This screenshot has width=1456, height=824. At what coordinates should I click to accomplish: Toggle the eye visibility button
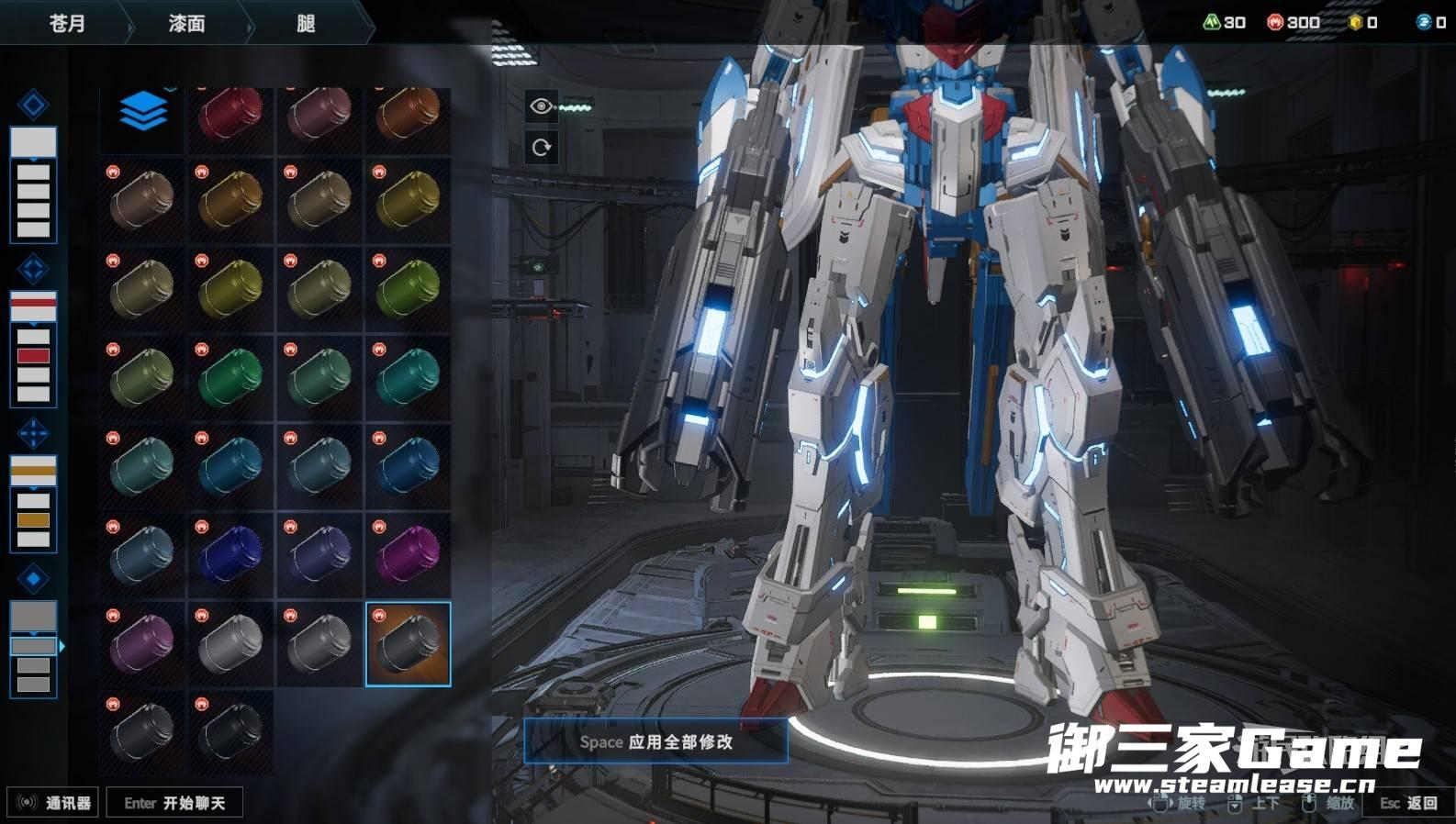541,106
